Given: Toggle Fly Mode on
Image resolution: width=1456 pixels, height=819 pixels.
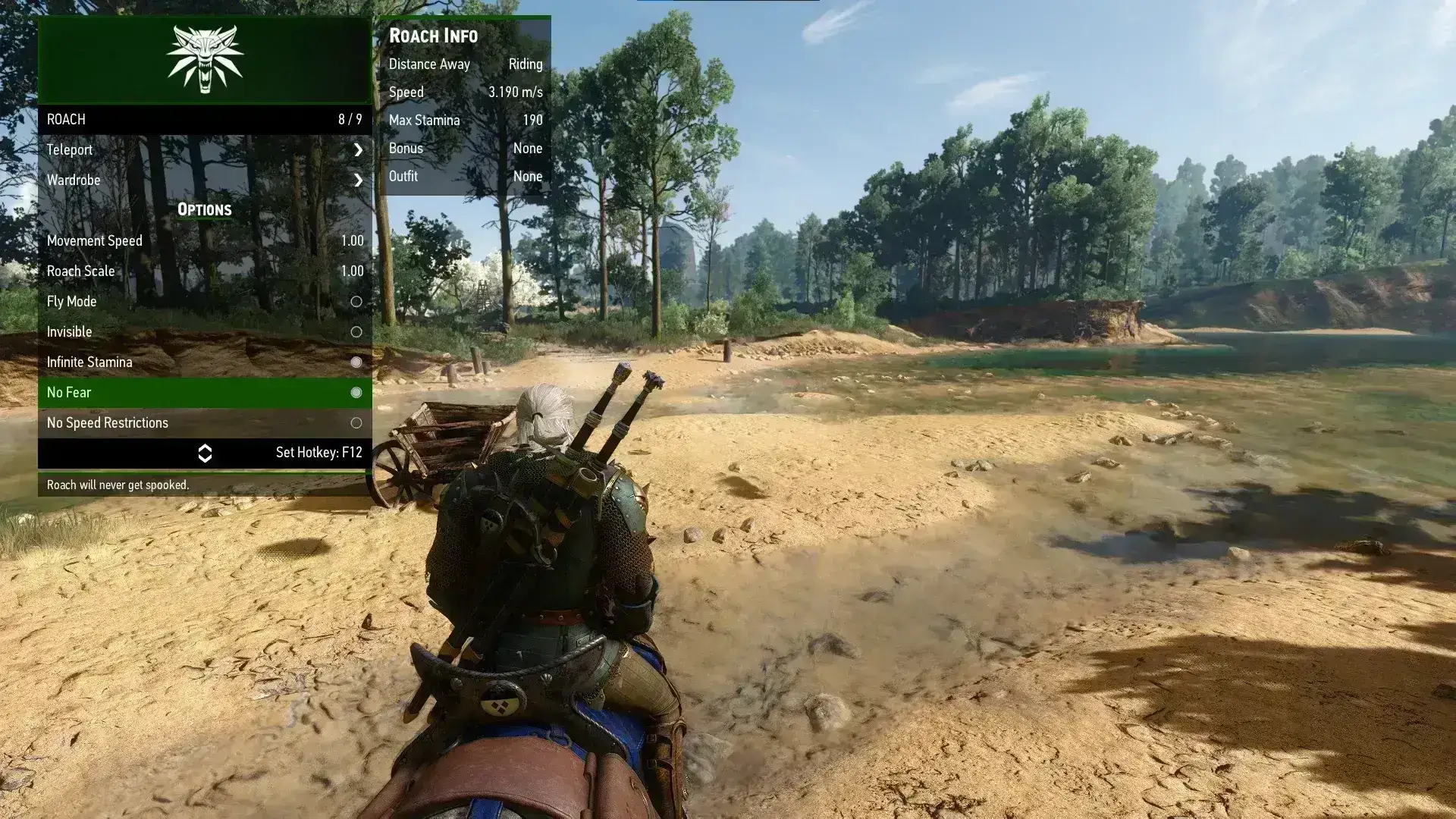Looking at the screenshot, I should click(x=356, y=302).
